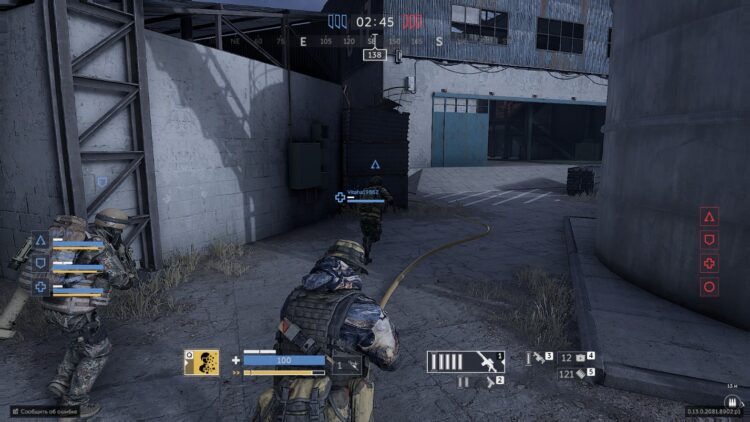
Task: Click the red shield enemy class icon
Action: (x=709, y=240)
